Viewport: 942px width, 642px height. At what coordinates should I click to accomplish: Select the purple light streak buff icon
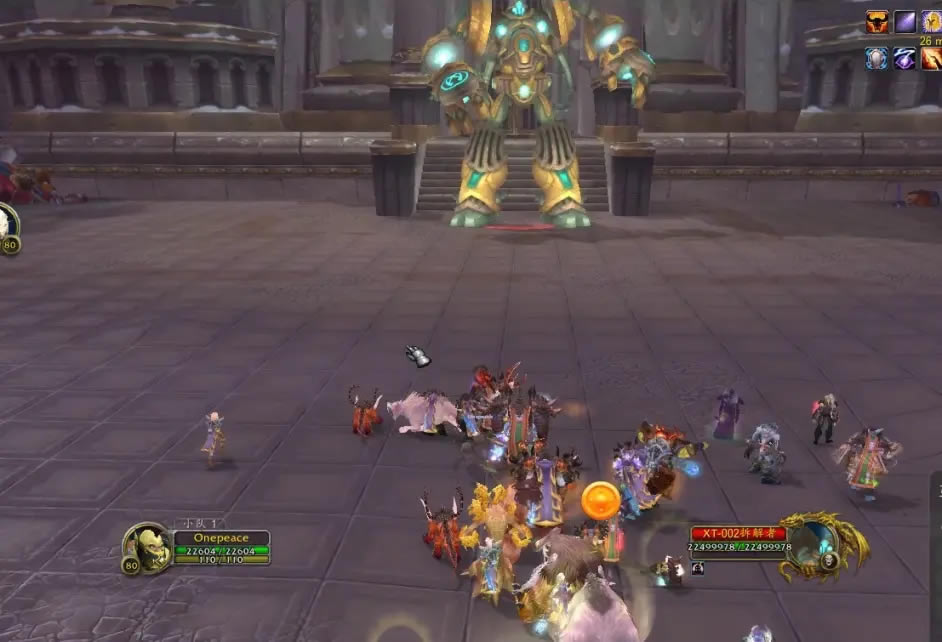point(905,22)
